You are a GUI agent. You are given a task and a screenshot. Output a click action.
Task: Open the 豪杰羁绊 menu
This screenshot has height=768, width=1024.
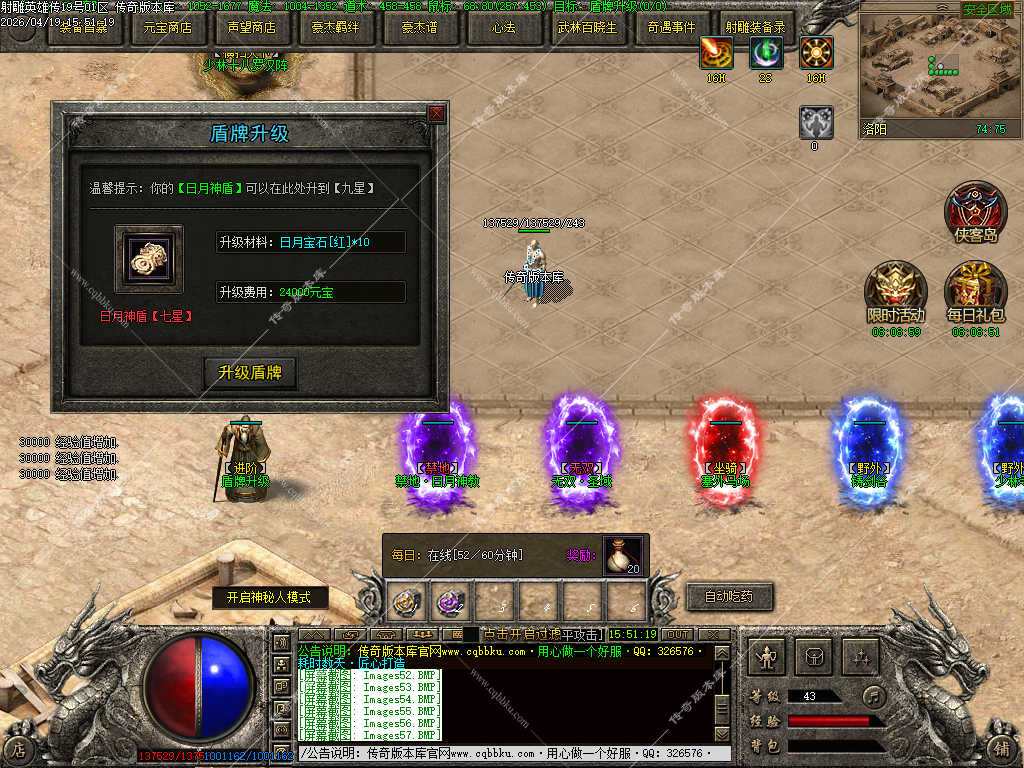335,28
